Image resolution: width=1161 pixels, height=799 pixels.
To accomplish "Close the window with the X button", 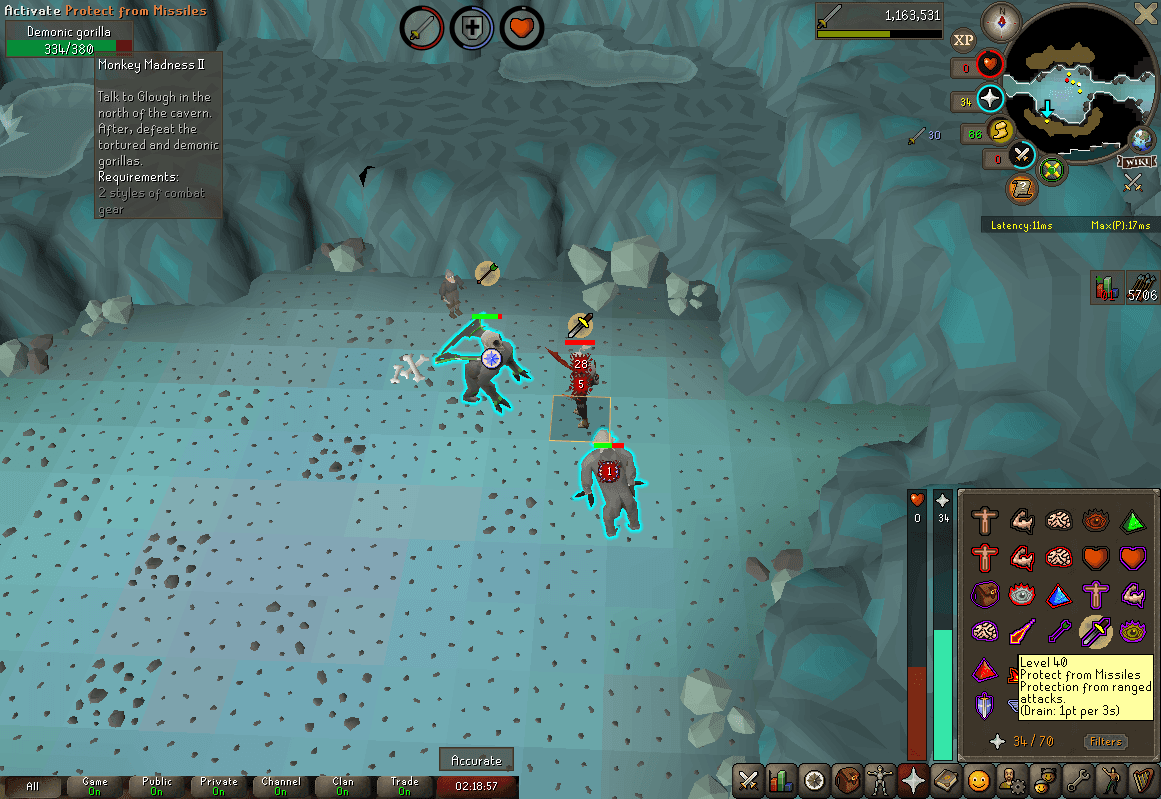I will tap(1146, 13).
